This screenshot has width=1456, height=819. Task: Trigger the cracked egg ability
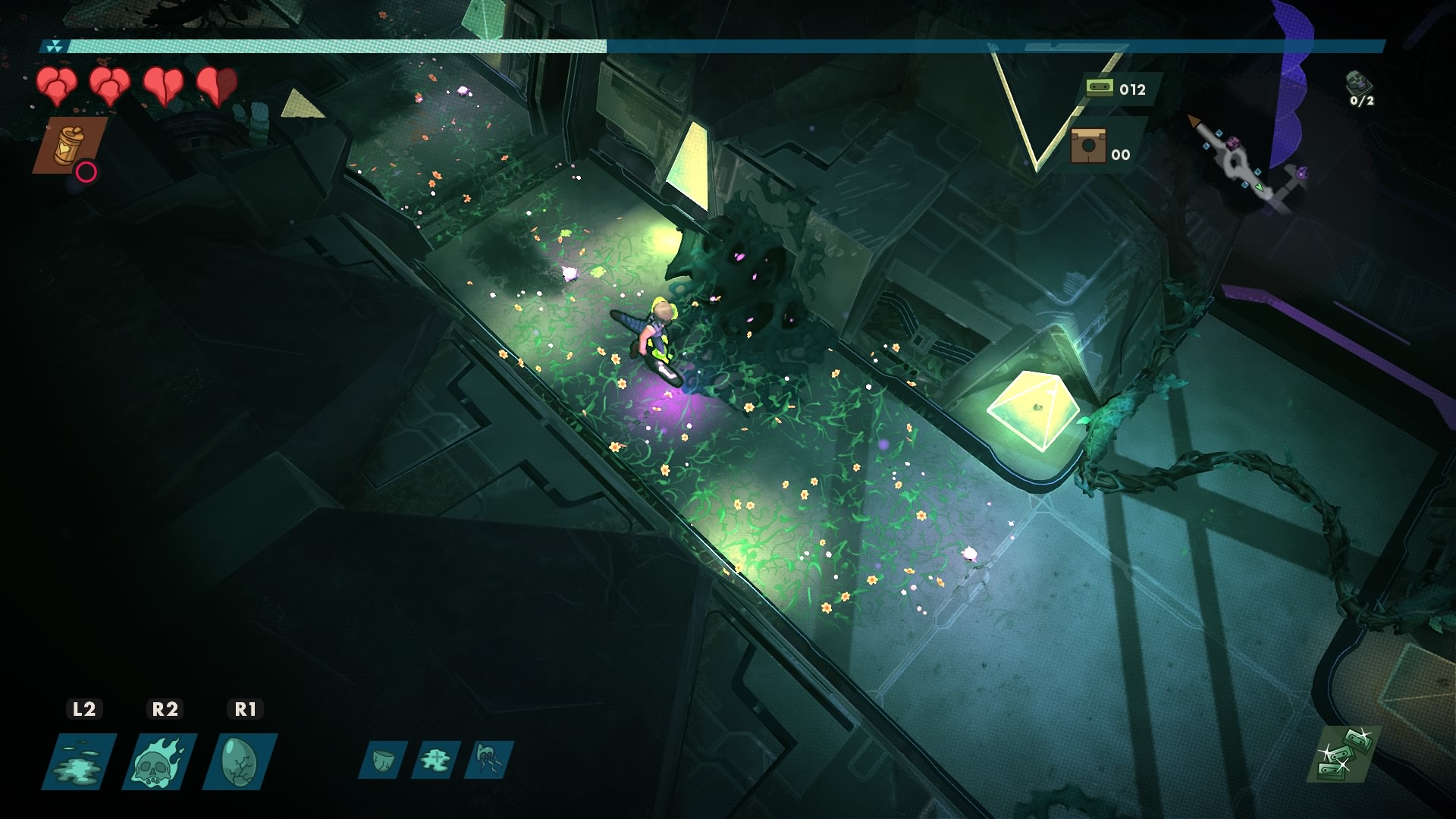click(240, 761)
